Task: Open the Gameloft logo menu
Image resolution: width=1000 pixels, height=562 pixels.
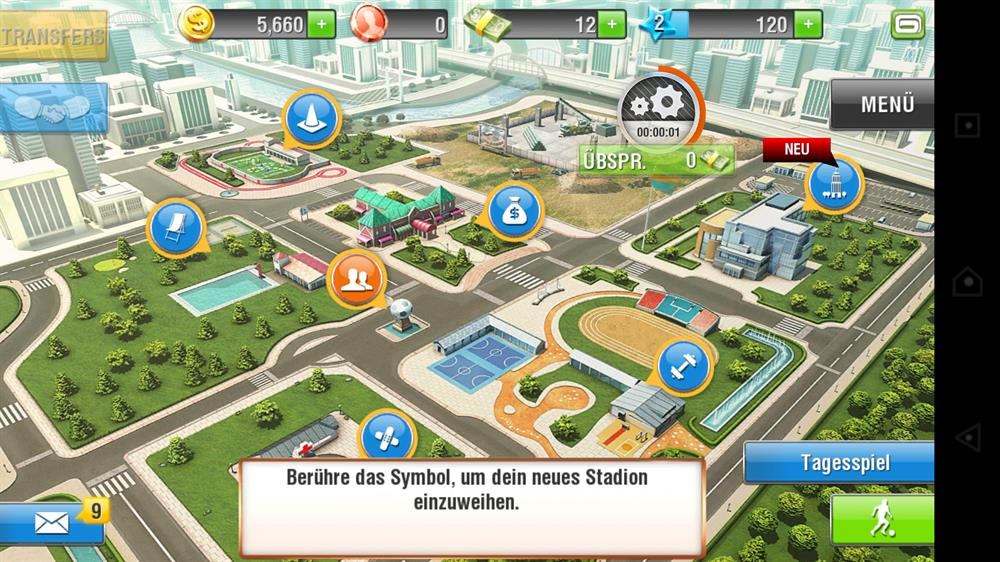Action: (x=907, y=25)
